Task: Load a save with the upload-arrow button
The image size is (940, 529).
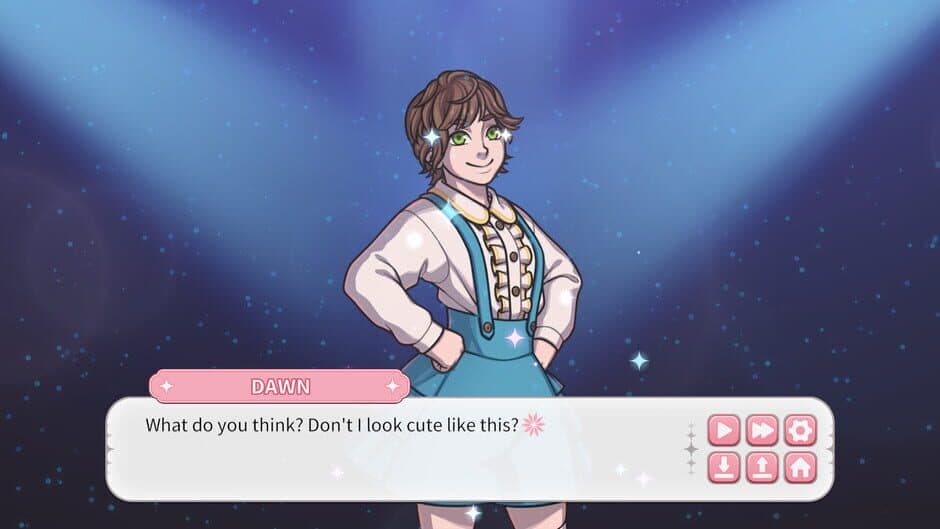Action: 762,466
